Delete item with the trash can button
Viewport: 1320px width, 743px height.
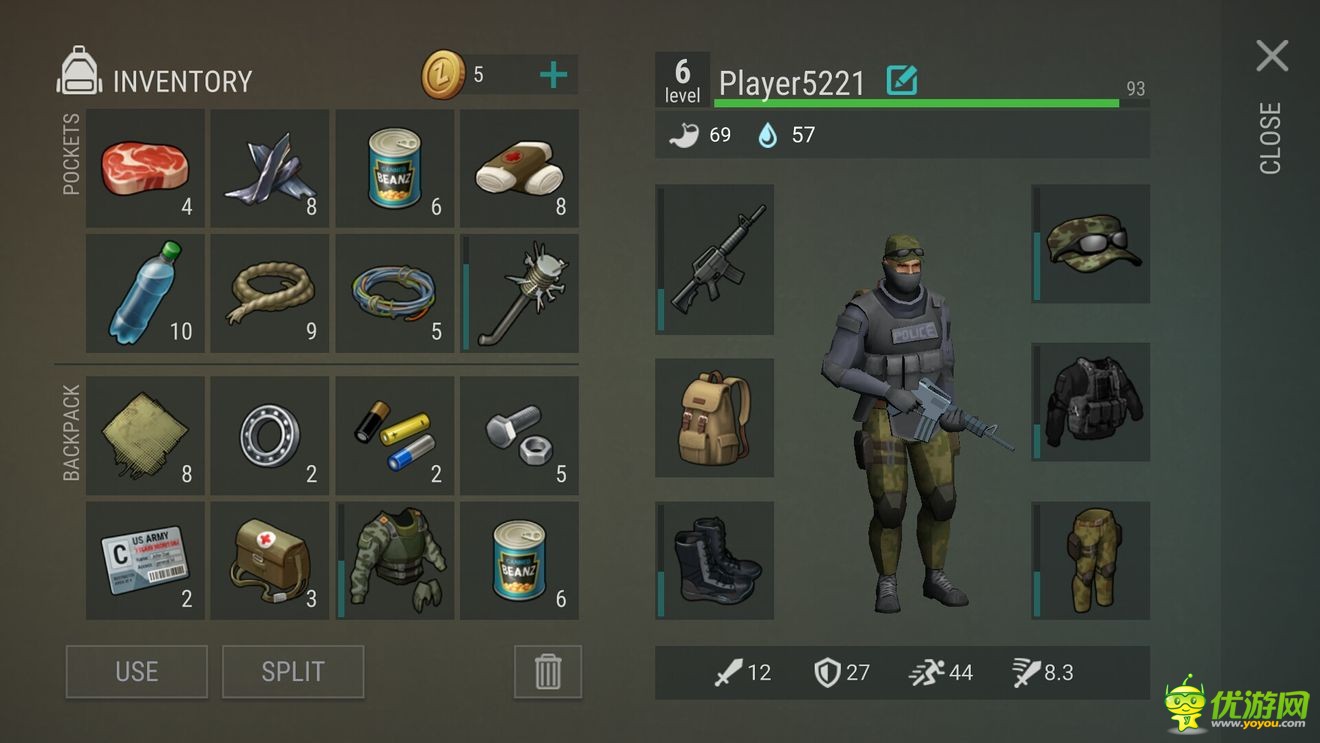[x=548, y=671]
